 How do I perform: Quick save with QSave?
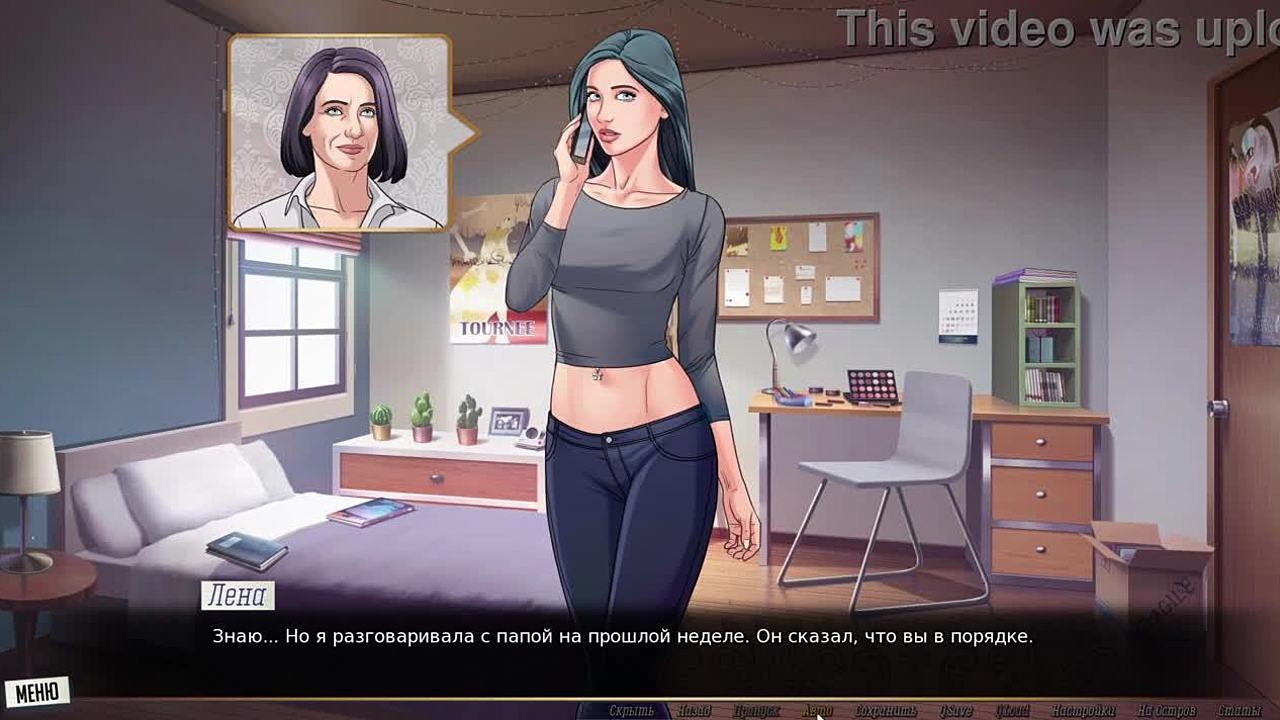click(x=955, y=711)
